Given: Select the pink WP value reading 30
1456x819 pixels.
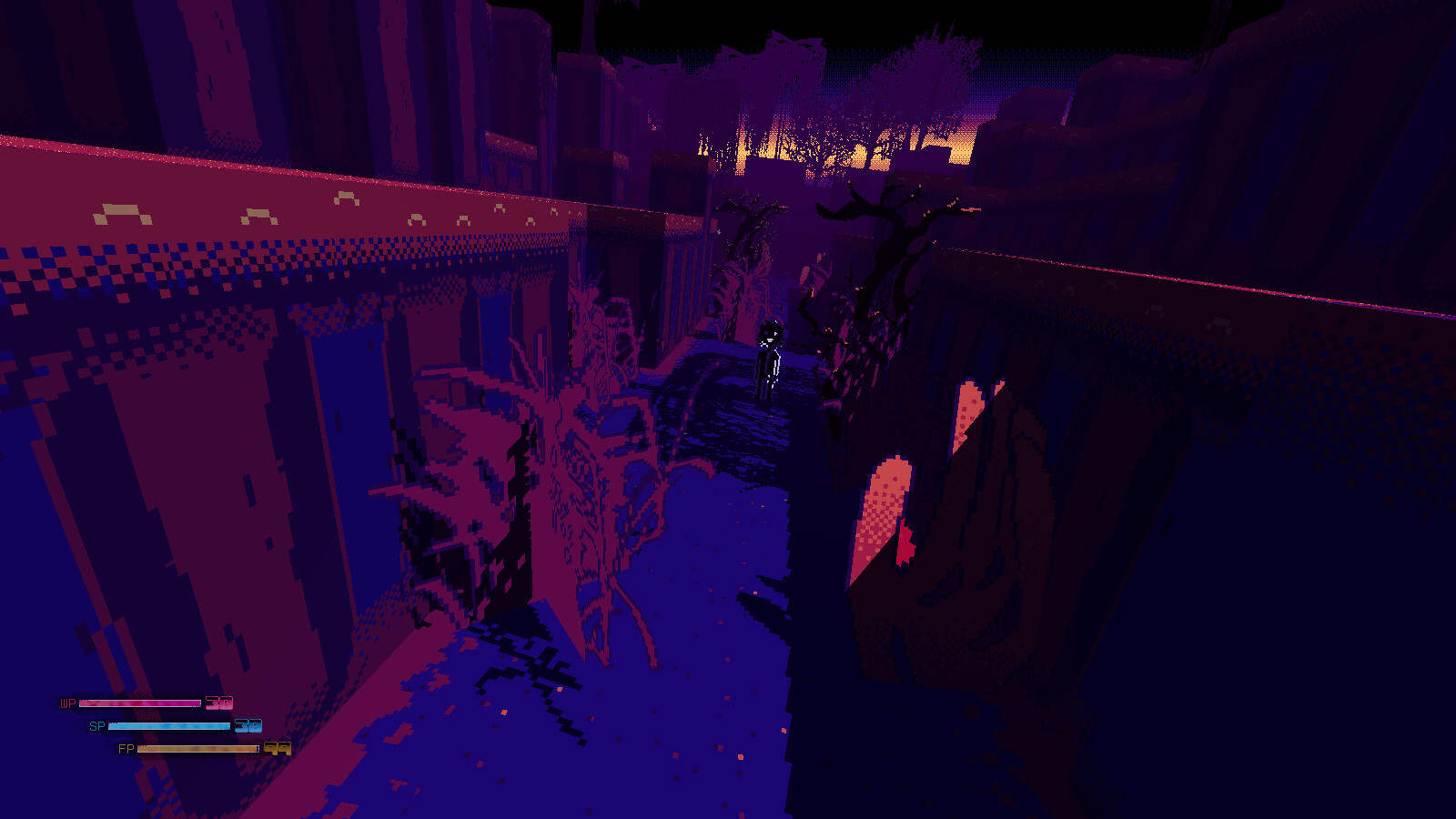Looking at the screenshot, I should click(x=218, y=703).
